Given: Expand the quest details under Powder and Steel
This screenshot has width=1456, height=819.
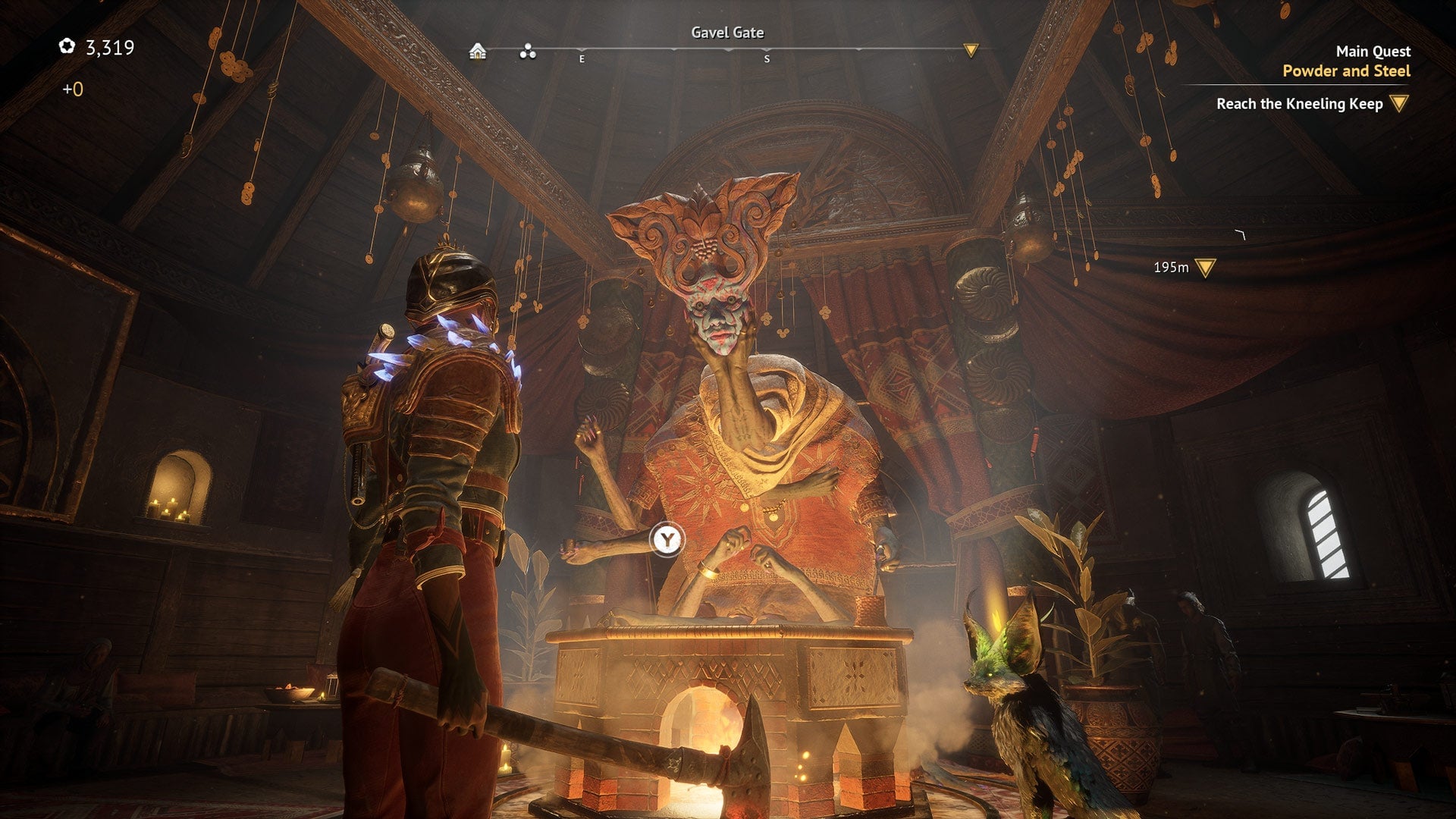Looking at the screenshot, I should 1346,72.
